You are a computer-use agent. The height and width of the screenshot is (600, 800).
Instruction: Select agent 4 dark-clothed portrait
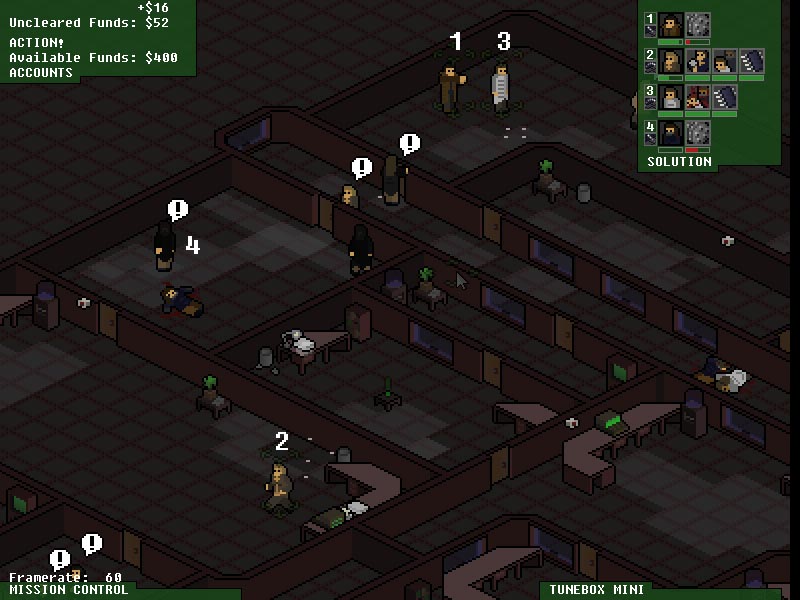pos(671,133)
